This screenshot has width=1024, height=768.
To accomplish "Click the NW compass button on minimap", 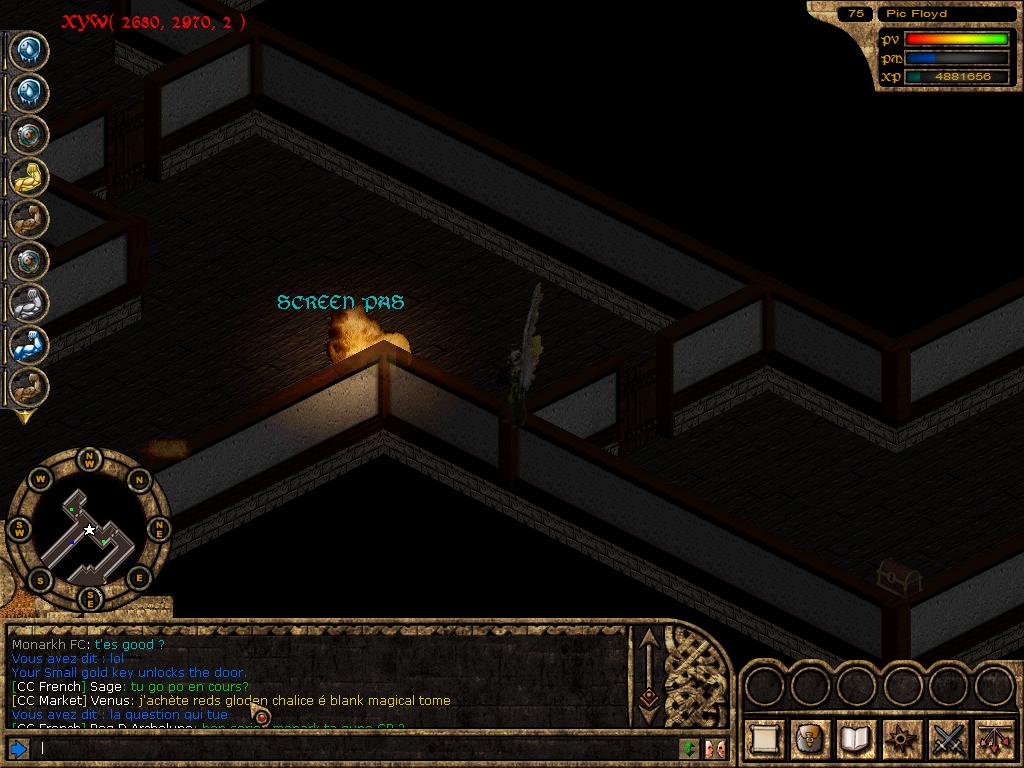I will (90, 461).
